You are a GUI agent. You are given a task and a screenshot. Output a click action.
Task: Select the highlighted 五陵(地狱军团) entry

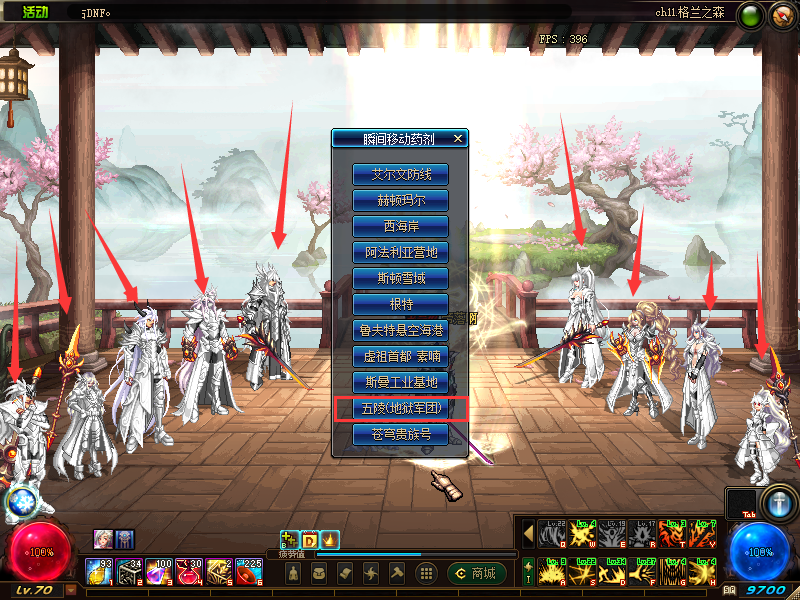click(x=400, y=408)
